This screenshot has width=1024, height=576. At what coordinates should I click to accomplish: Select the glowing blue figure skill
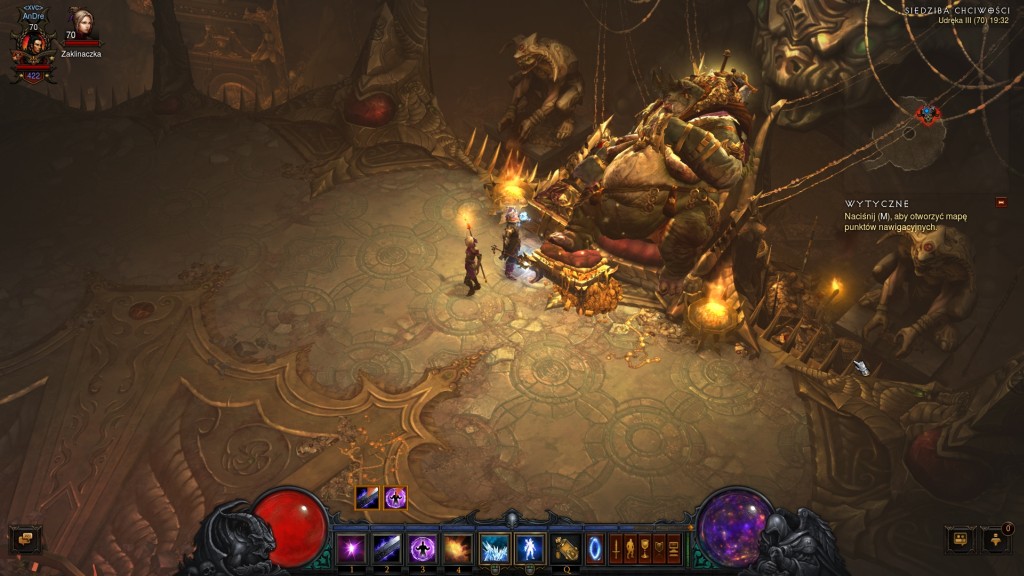tap(529, 548)
